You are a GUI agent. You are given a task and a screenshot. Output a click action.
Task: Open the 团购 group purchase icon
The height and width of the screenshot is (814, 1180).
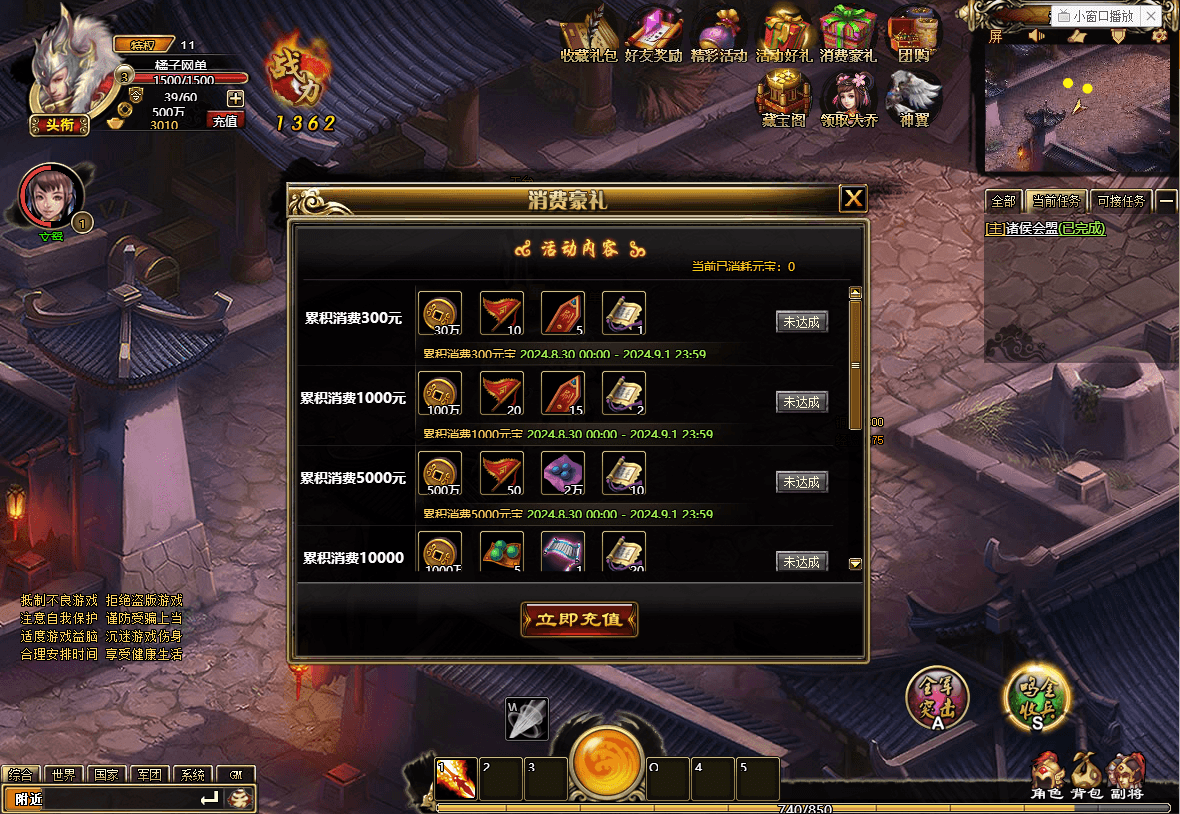click(x=913, y=37)
